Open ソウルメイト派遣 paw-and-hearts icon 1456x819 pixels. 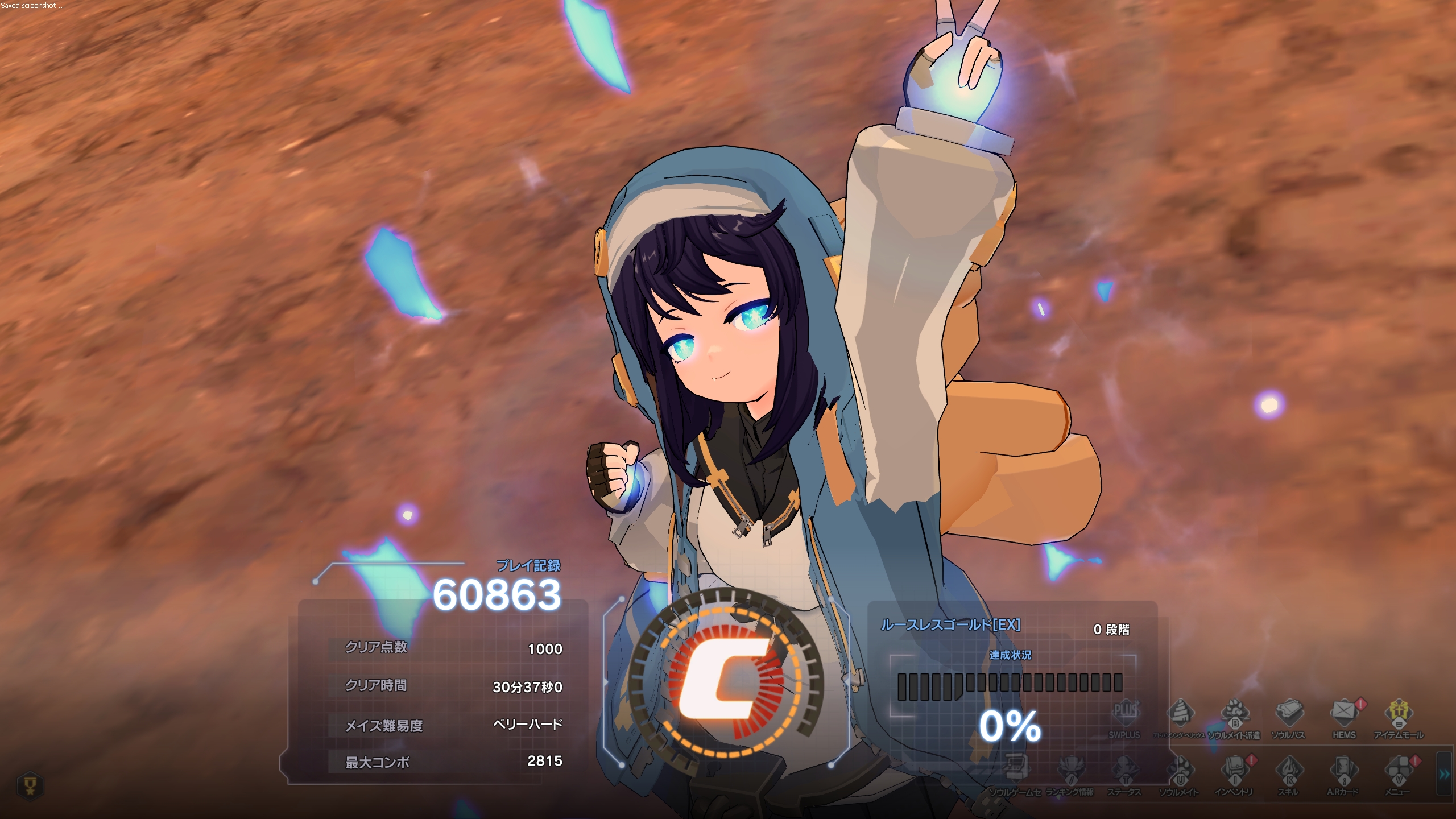pos(1234,713)
